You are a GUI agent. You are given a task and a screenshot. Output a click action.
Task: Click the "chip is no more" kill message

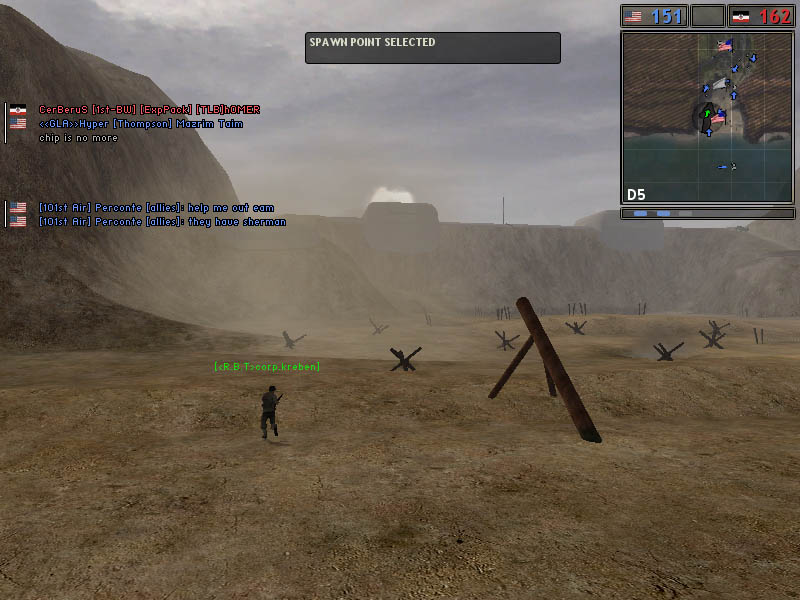(78, 138)
